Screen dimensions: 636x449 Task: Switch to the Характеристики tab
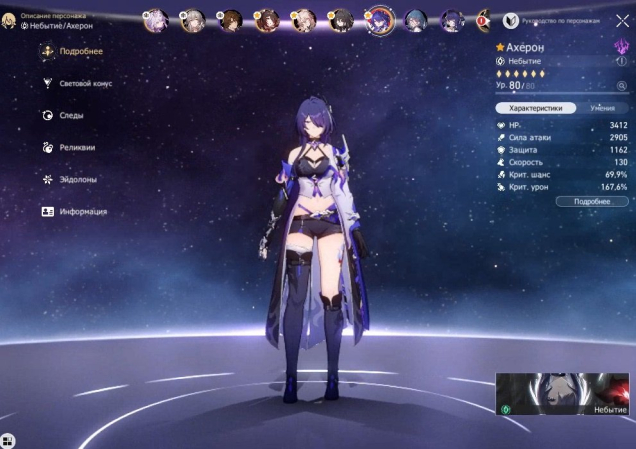[535, 107]
